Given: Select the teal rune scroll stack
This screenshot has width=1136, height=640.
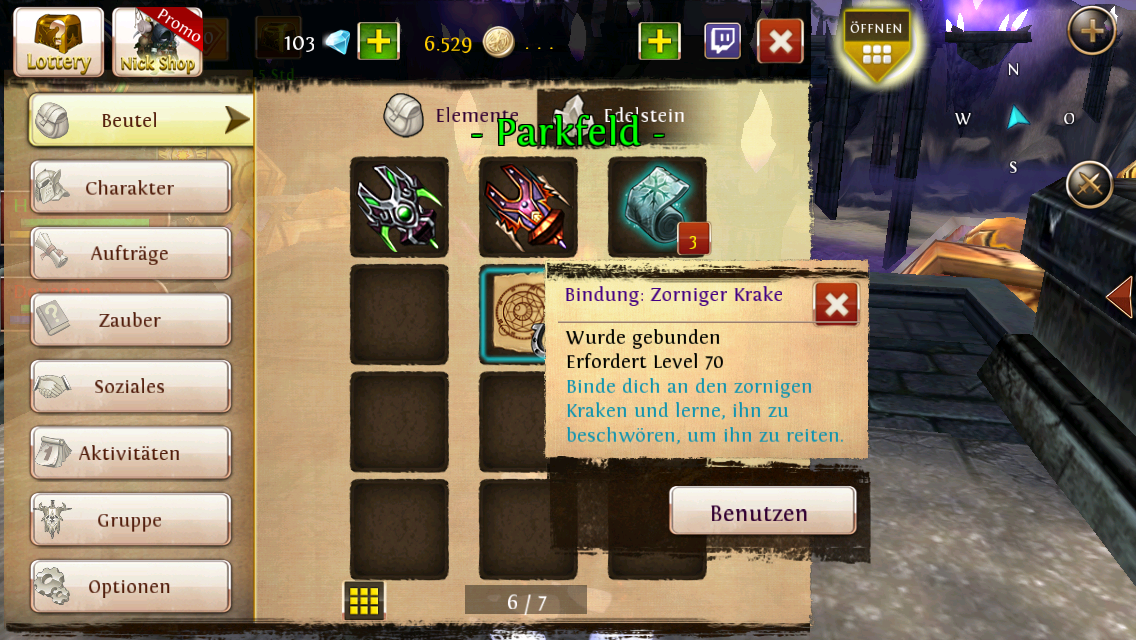Looking at the screenshot, I should coord(657,207).
